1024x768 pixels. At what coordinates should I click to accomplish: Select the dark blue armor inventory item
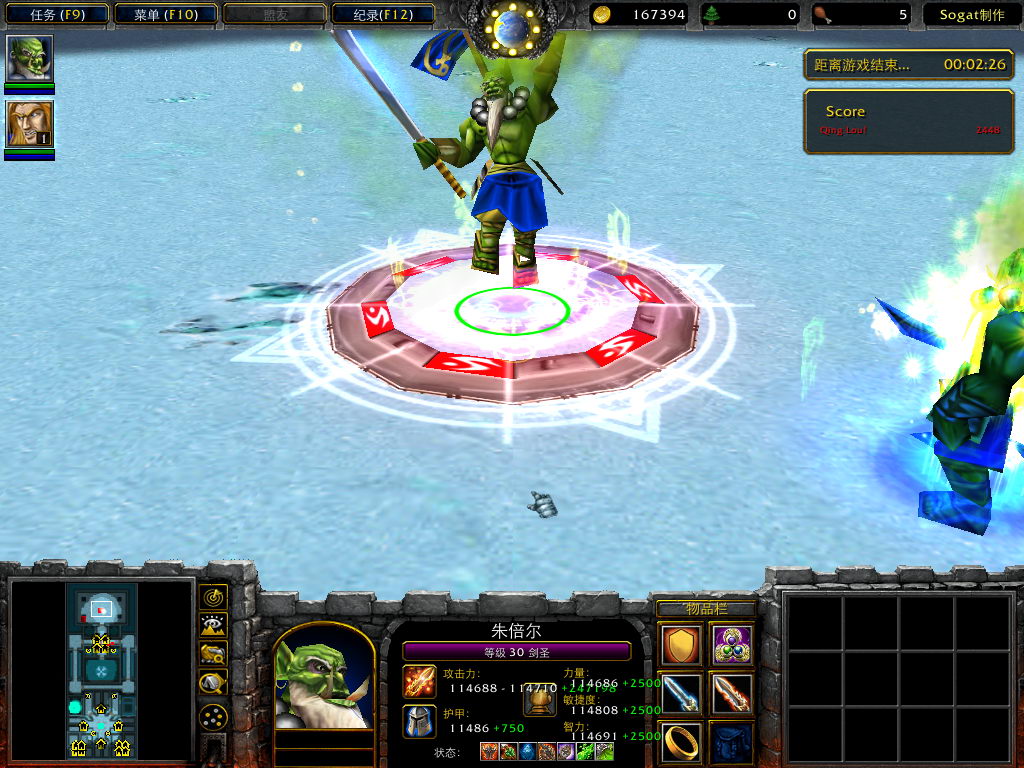(x=732, y=742)
